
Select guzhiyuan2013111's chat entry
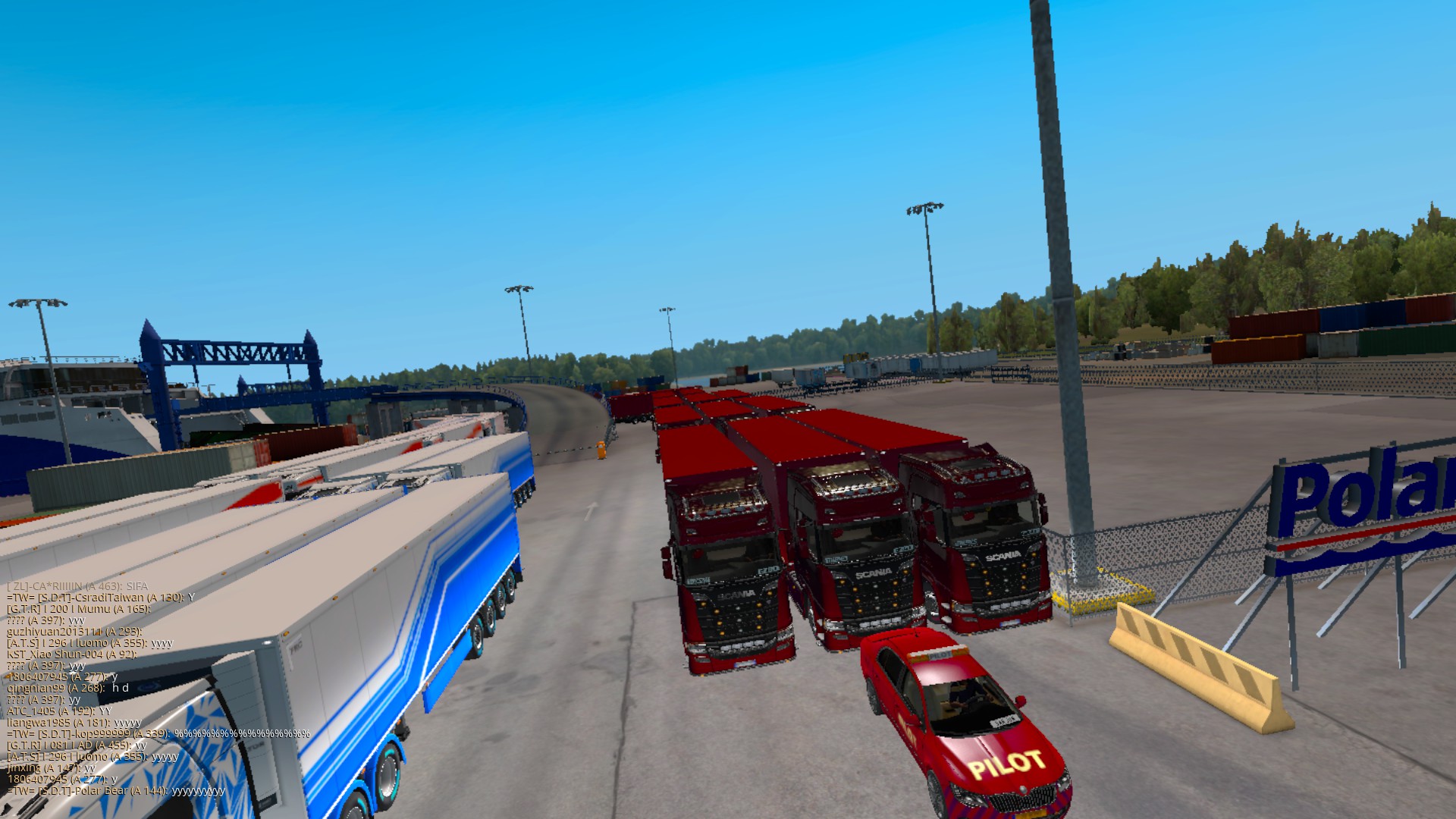[74, 632]
